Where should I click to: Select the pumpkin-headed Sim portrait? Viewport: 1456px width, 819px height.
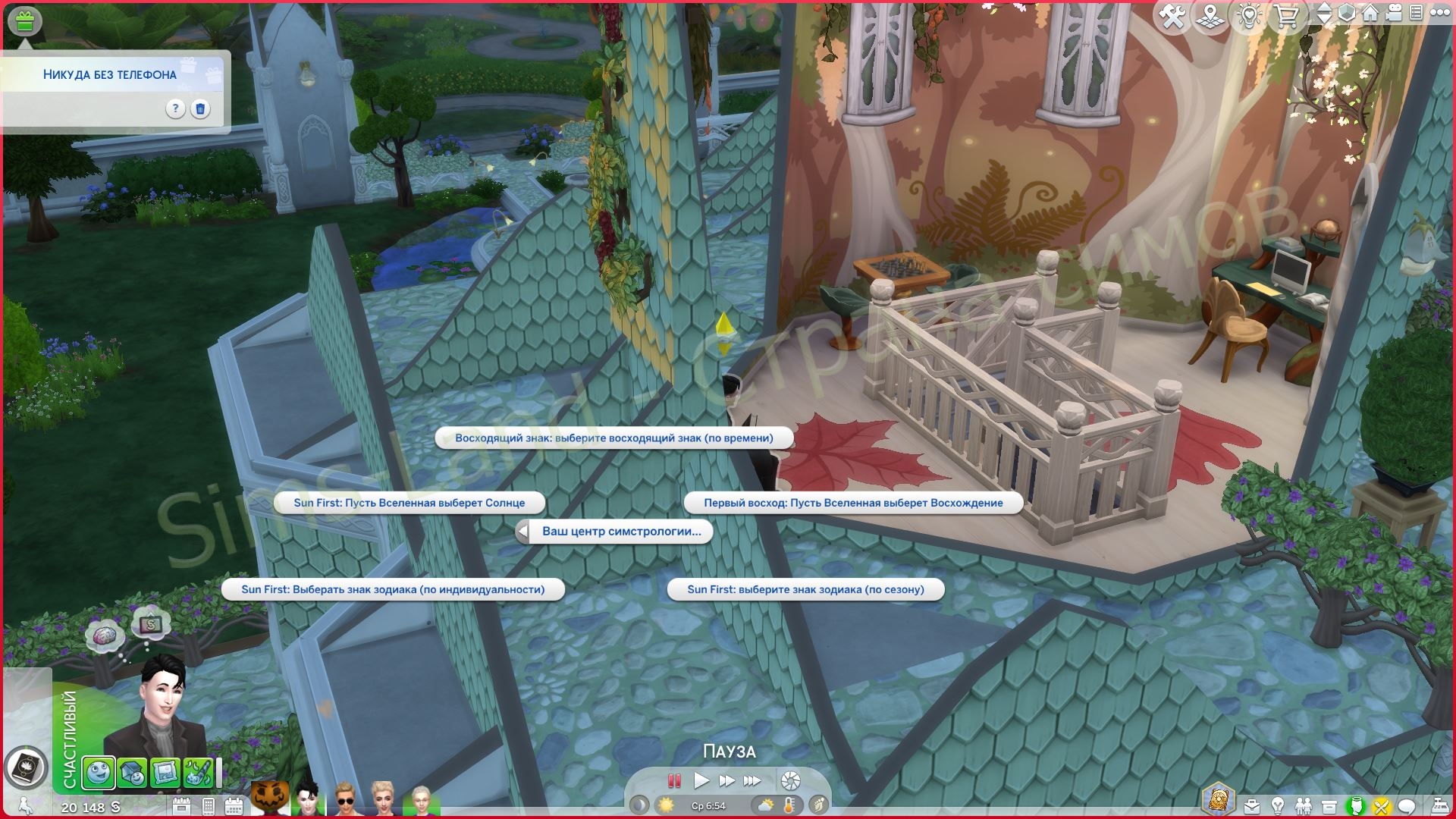click(269, 796)
